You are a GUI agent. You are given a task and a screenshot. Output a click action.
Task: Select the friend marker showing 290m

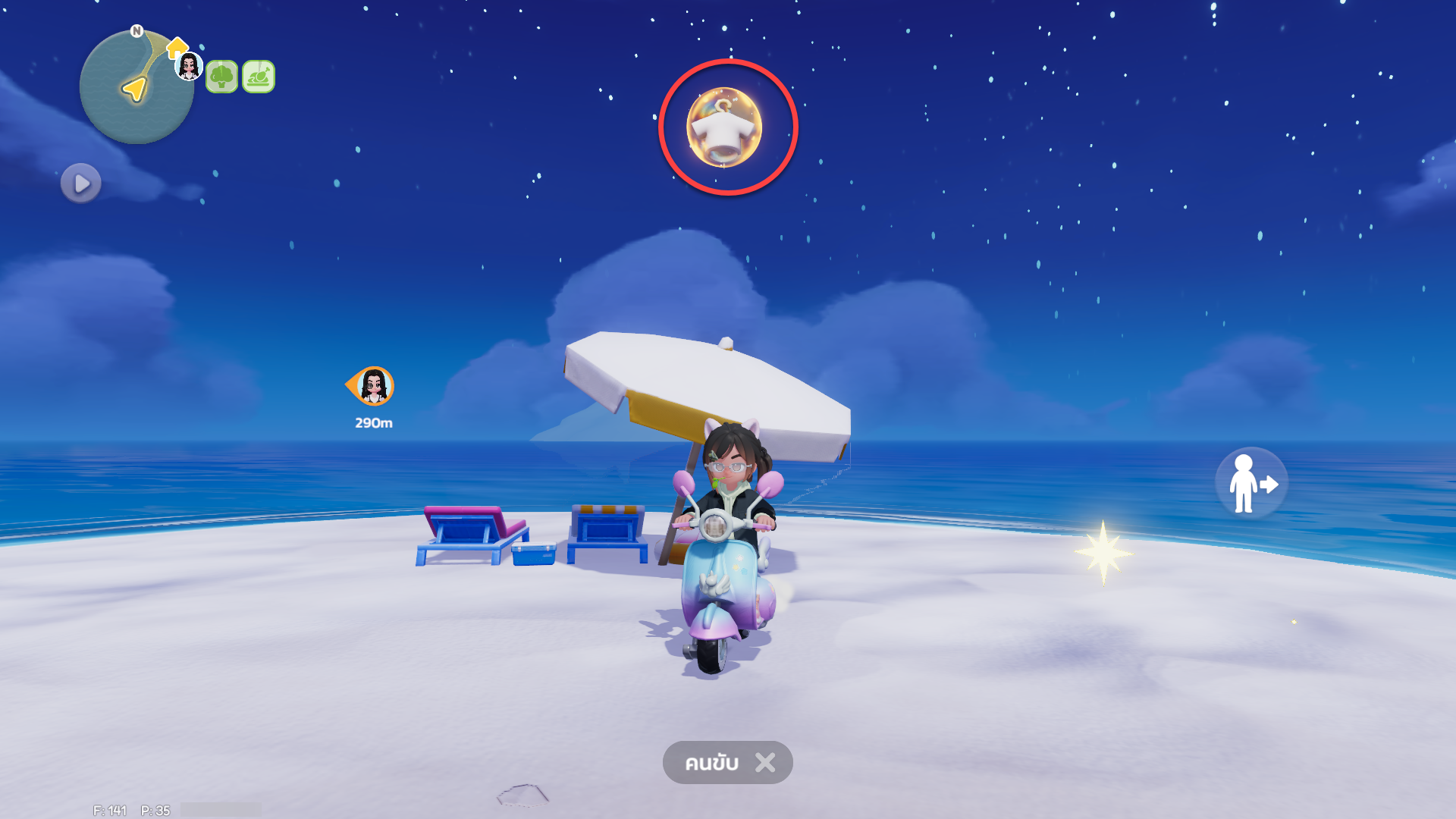[x=372, y=387]
